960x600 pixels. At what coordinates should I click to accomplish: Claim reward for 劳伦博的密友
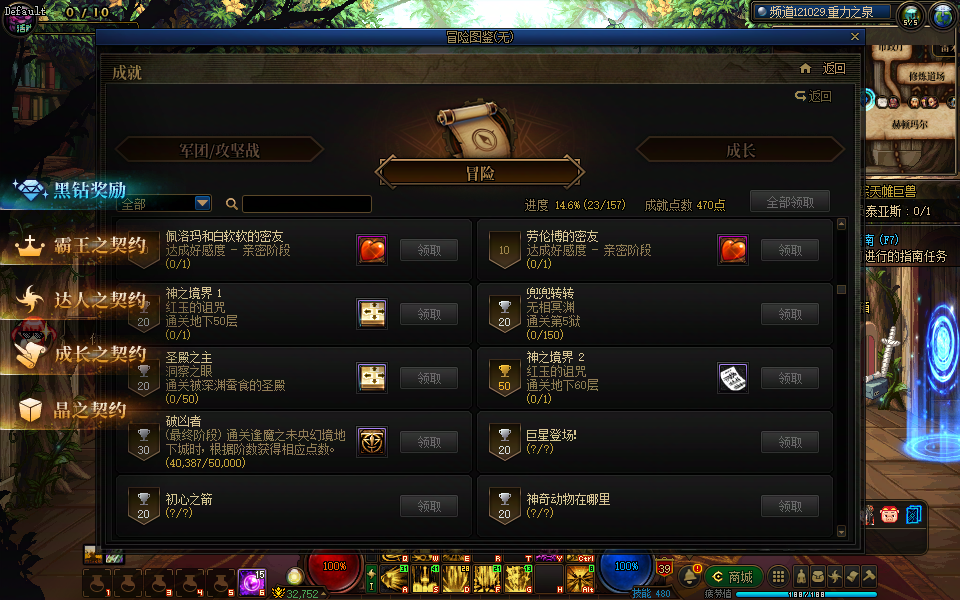point(789,250)
